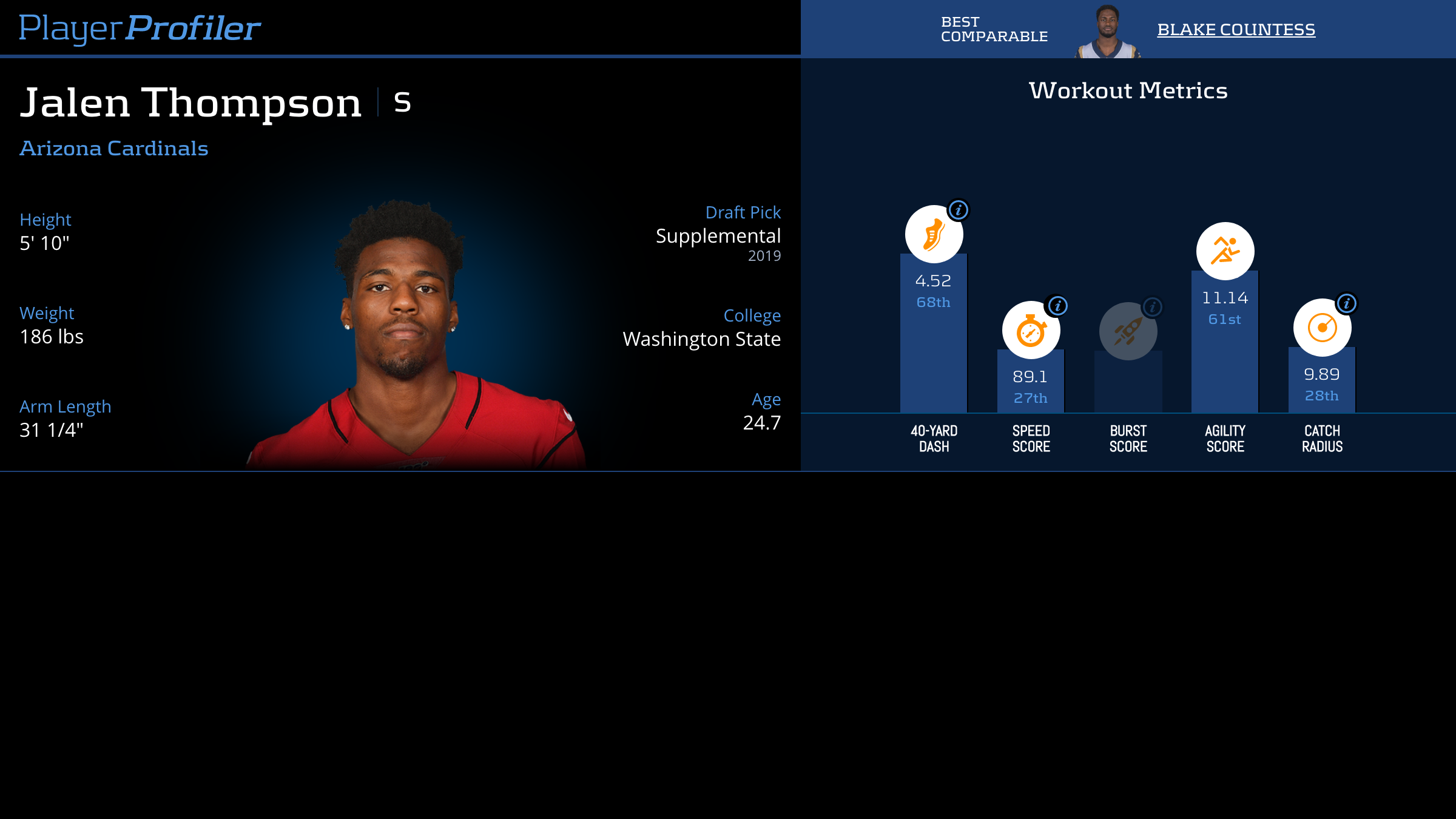Show info for the 40-yard dash metric

[x=959, y=211]
